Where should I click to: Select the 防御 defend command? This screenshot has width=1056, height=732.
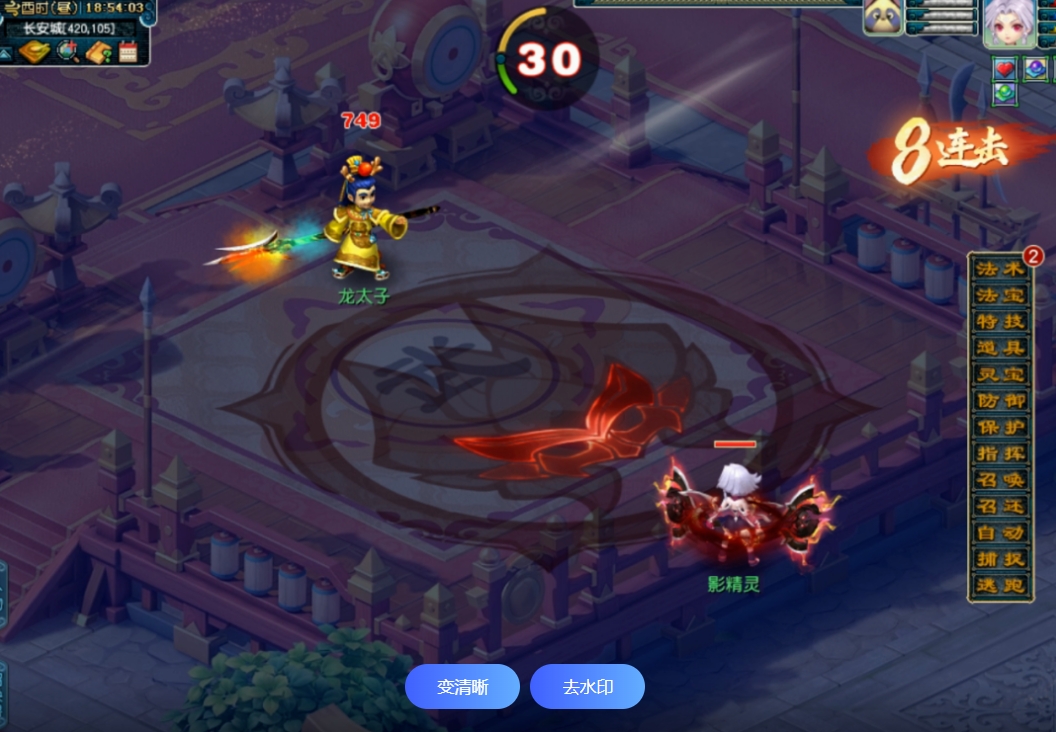click(x=1000, y=401)
